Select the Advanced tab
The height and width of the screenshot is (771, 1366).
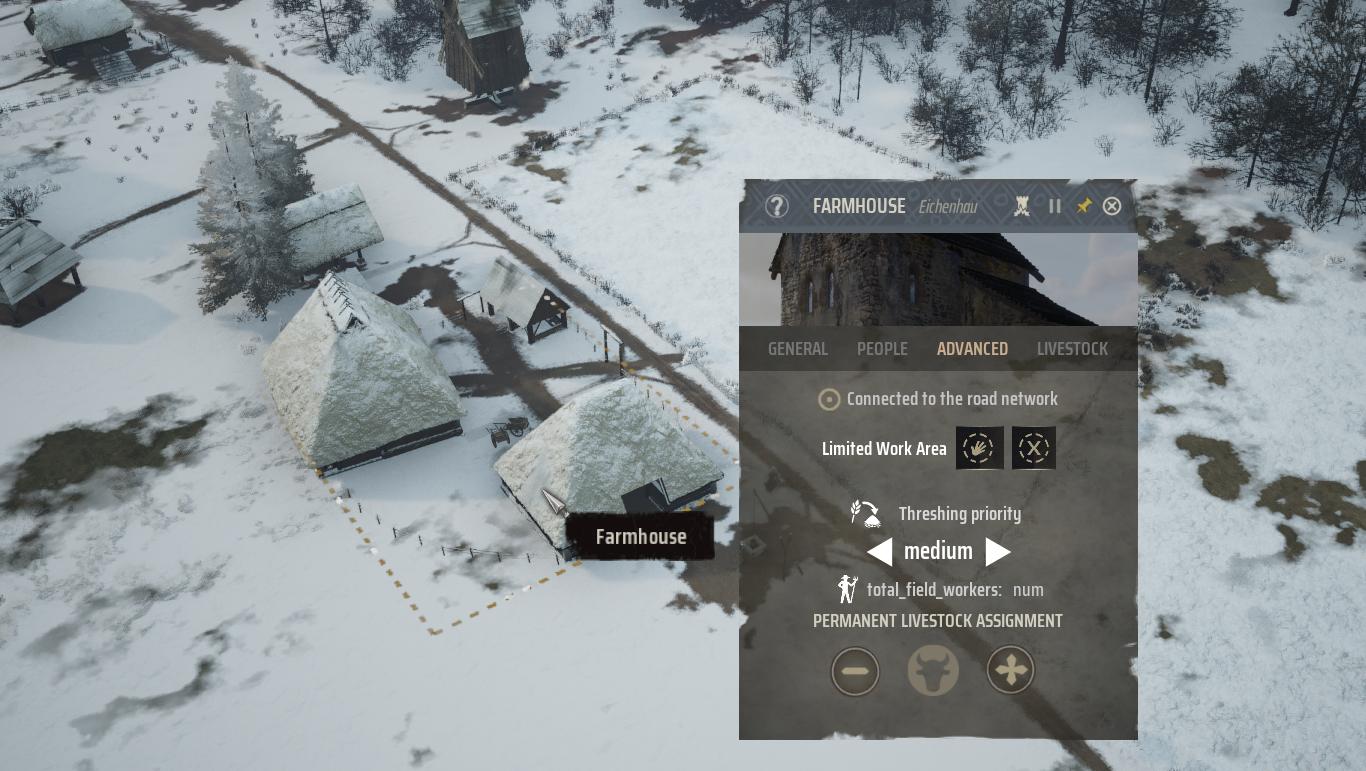click(972, 349)
